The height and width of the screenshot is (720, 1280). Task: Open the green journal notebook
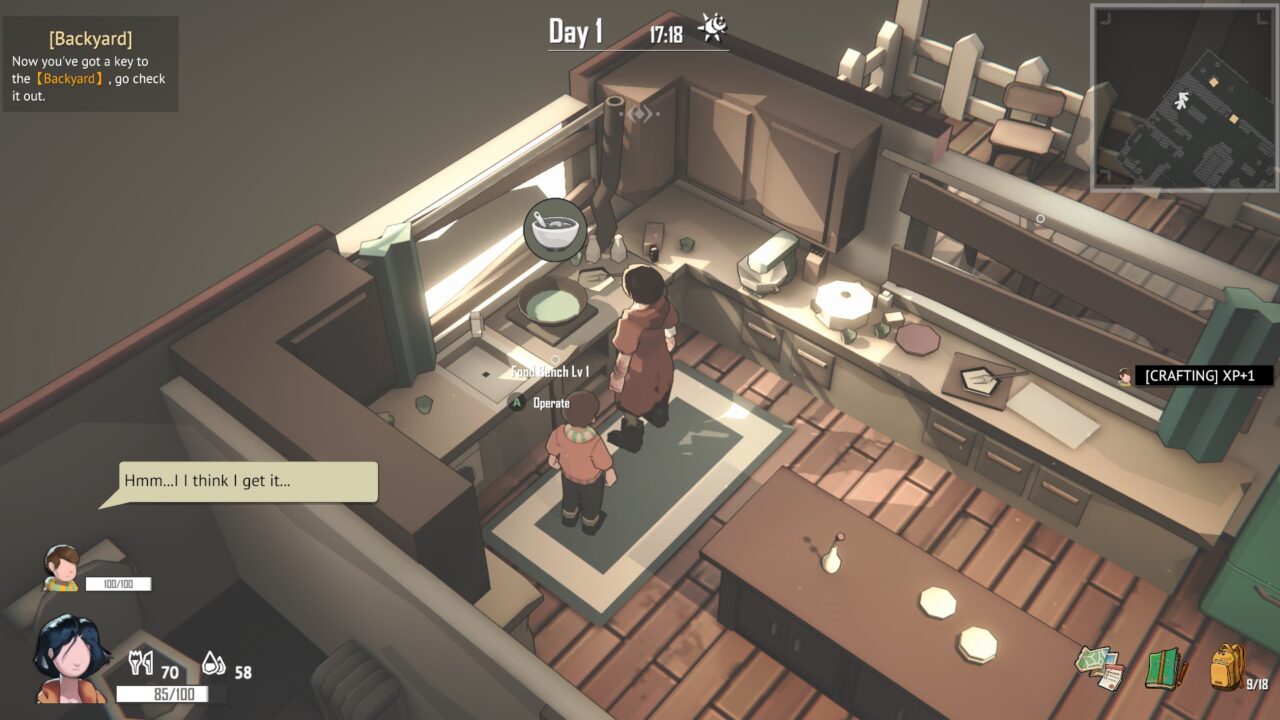click(x=1164, y=667)
